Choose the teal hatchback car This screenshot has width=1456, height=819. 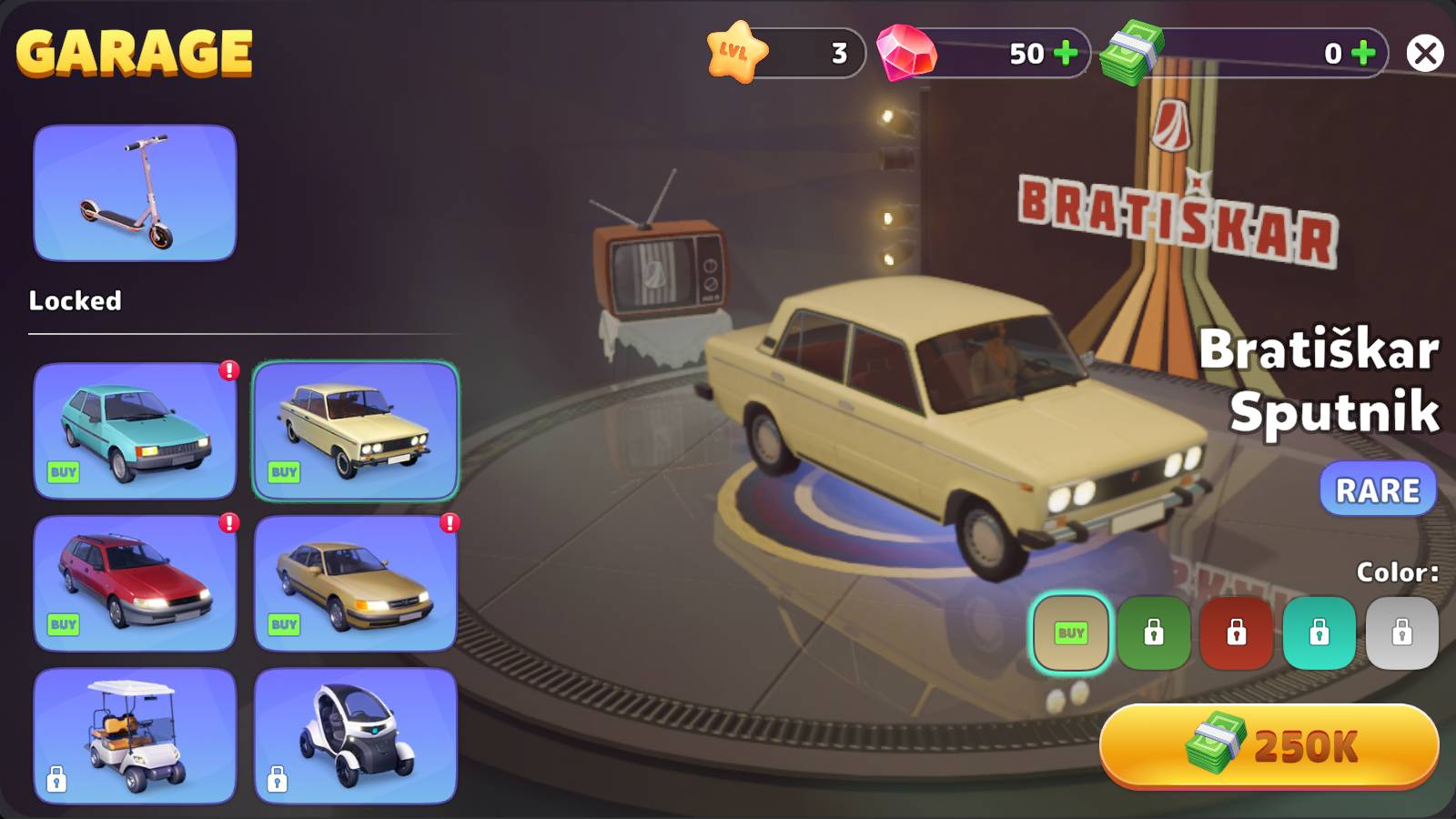point(135,430)
